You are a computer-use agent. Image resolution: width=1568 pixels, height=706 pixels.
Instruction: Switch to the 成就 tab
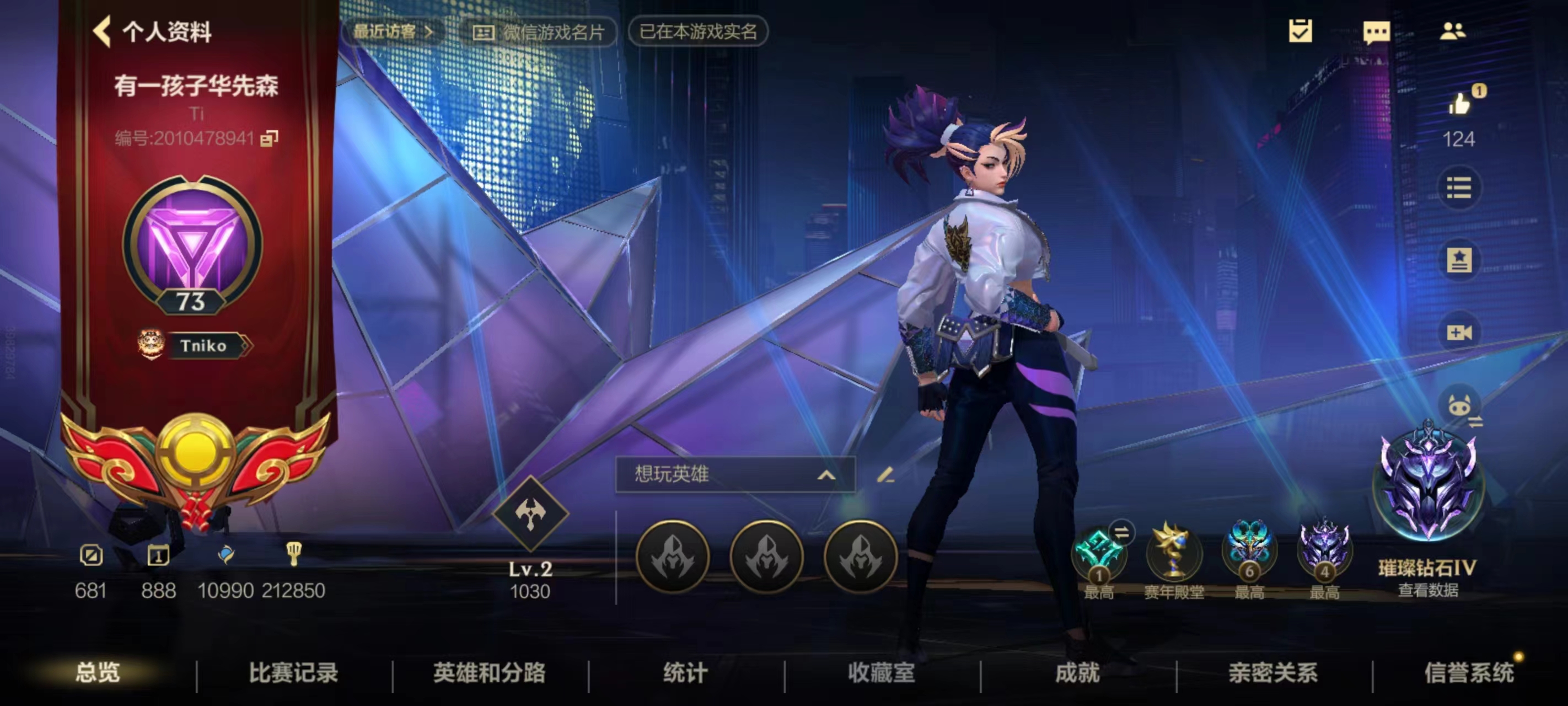coord(1077,672)
